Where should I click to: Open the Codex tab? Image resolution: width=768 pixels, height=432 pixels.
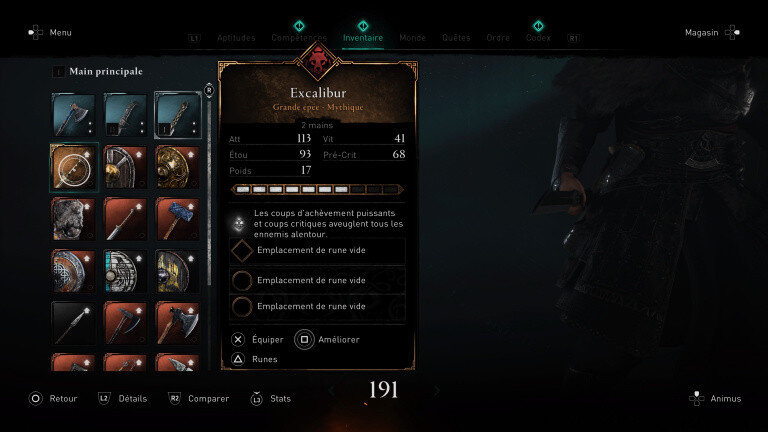(x=538, y=37)
